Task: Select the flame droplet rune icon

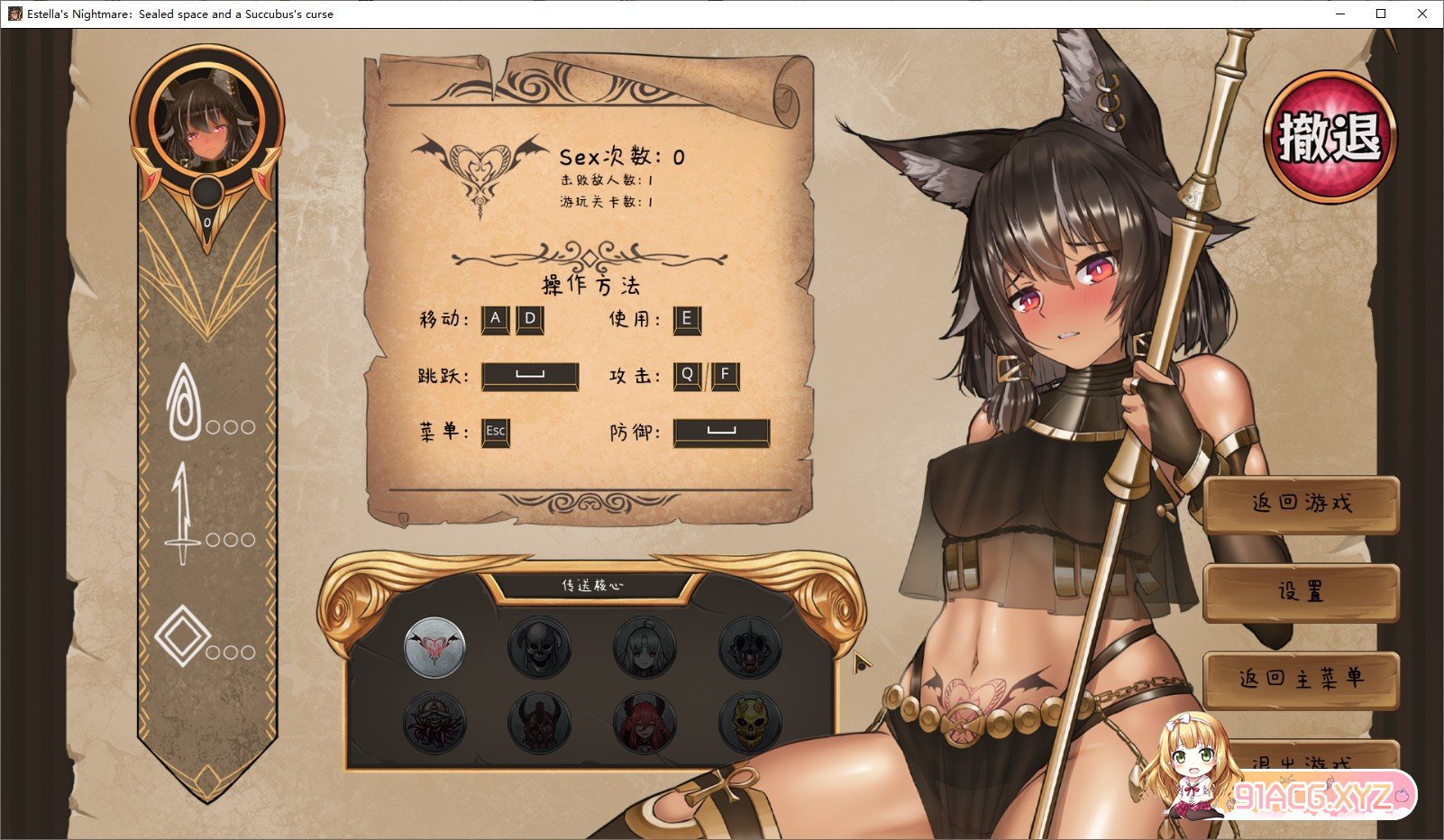Action: click(x=184, y=402)
